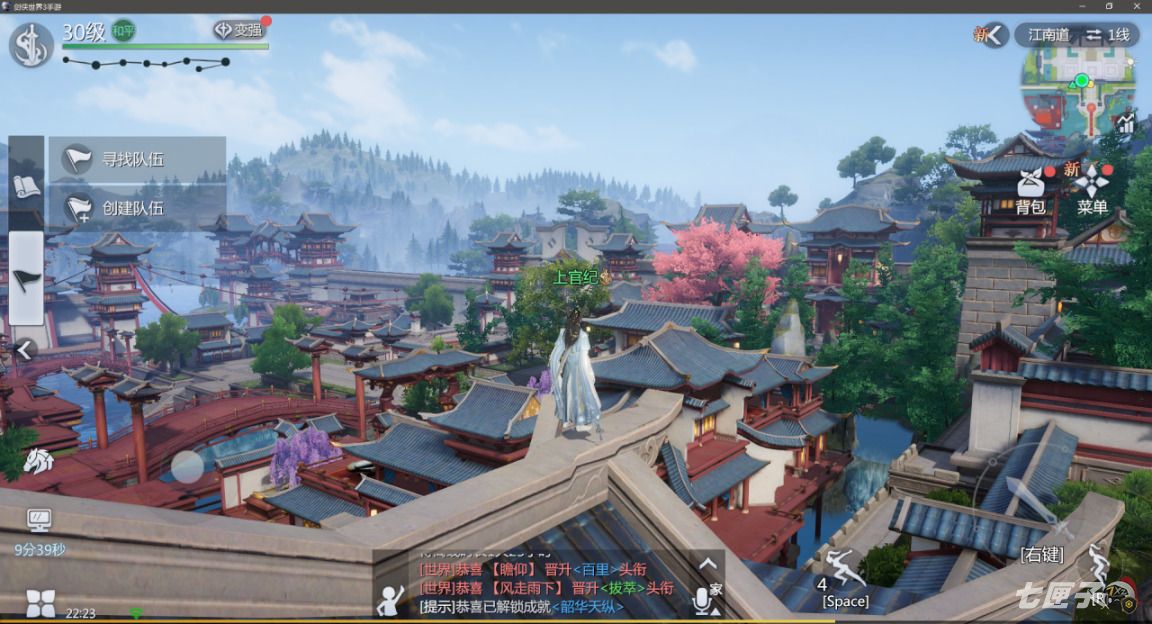Open the circular minimap

tap(1080, 90)
